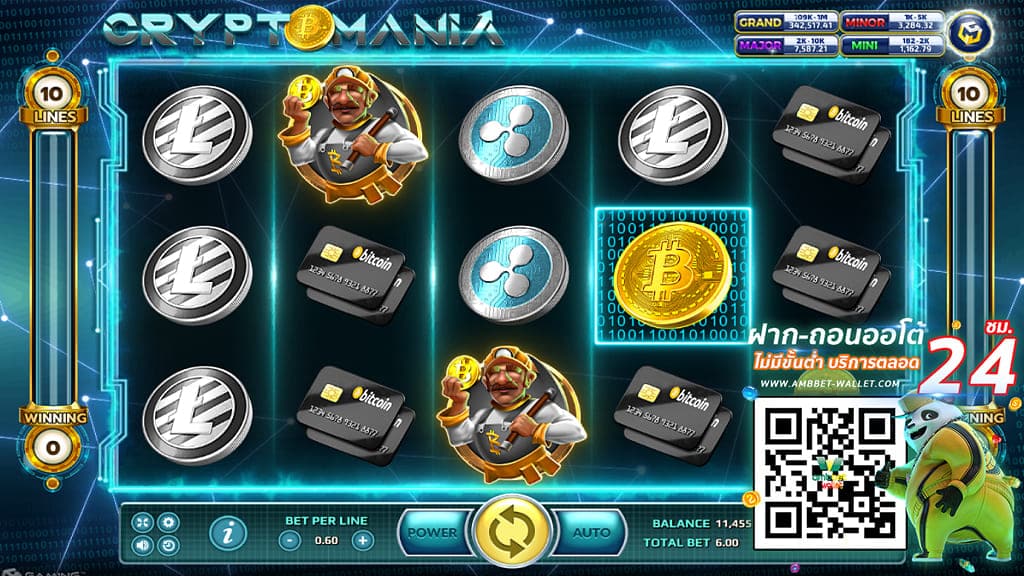1024x576 pixels.
Task: Click the gold cube jackpot logo
Action: coord(969,29)
